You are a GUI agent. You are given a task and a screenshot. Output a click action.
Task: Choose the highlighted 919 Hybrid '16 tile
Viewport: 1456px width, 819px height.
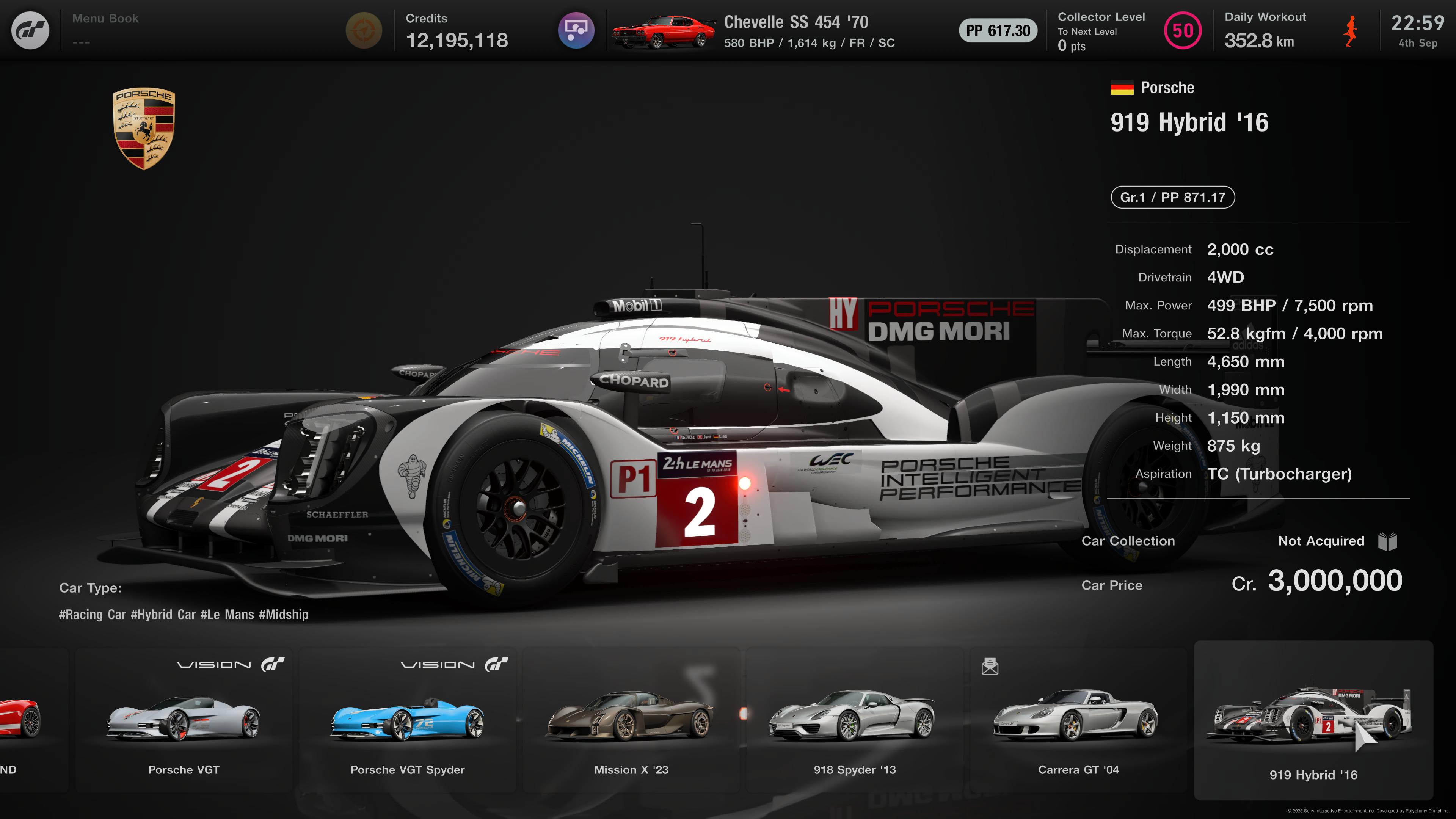tap(1313, 721)
